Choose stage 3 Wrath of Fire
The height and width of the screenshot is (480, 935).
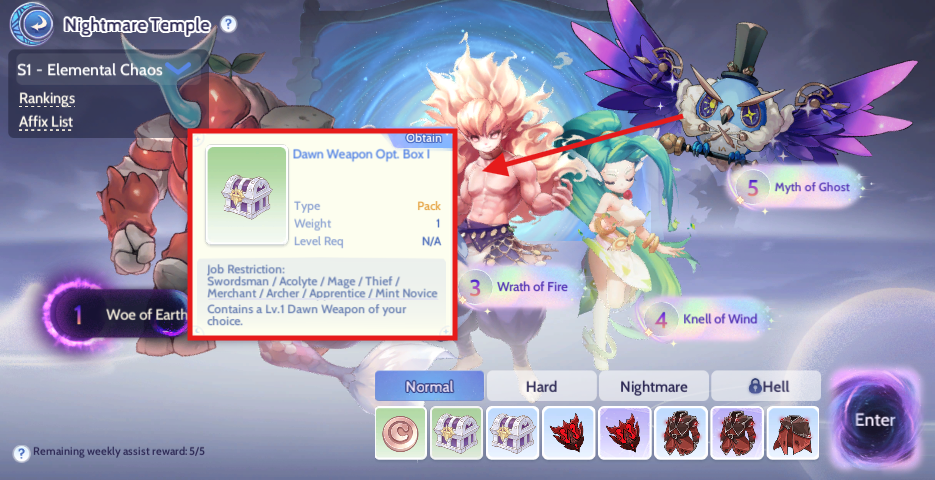[x=520, y=287]
